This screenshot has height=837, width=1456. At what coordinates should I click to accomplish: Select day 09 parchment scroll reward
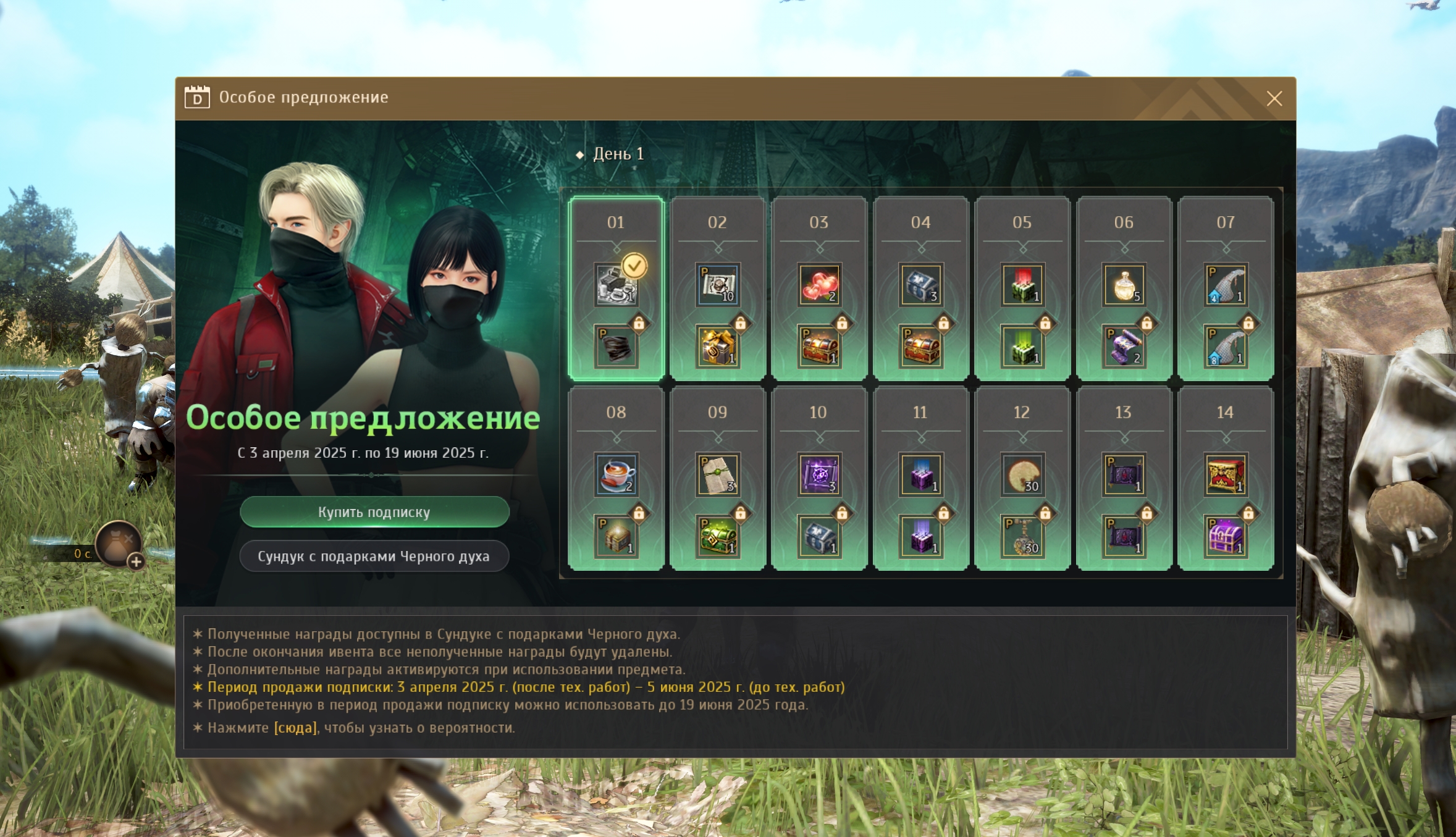[717, 475]
